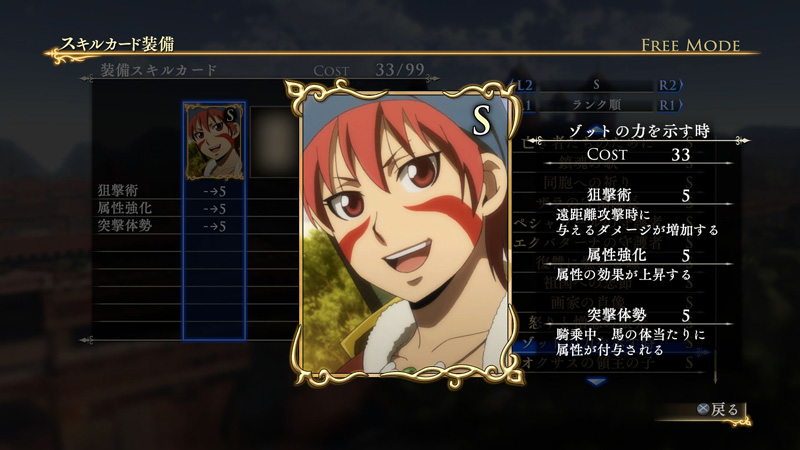Change the ランク順 sort order selector
Viewport: 800px width, 450px height.
coord(597,103)
